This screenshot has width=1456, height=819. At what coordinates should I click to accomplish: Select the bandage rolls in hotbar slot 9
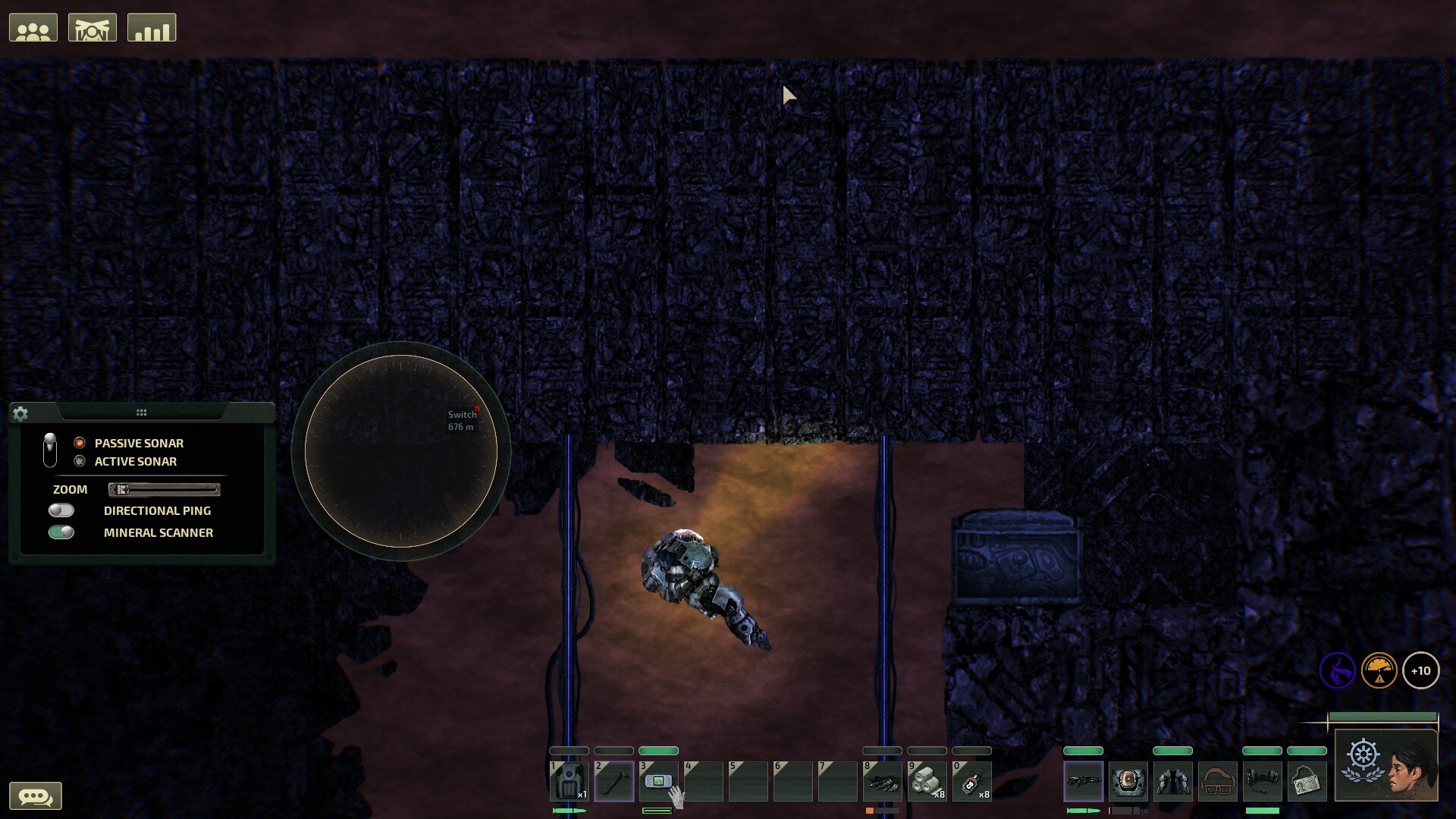coord(927,781)
